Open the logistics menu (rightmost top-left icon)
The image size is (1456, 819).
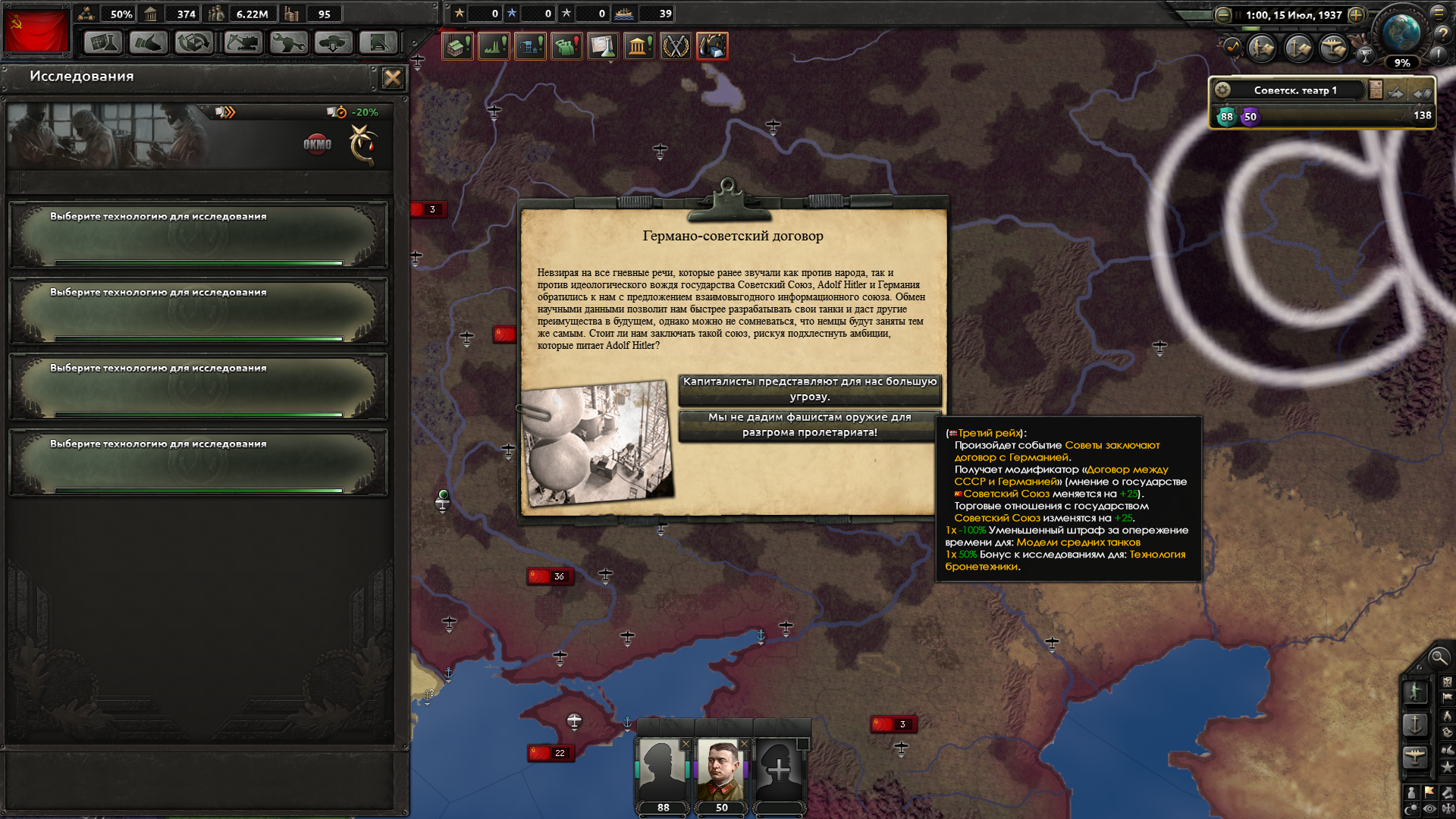click(x=378, y=43)
